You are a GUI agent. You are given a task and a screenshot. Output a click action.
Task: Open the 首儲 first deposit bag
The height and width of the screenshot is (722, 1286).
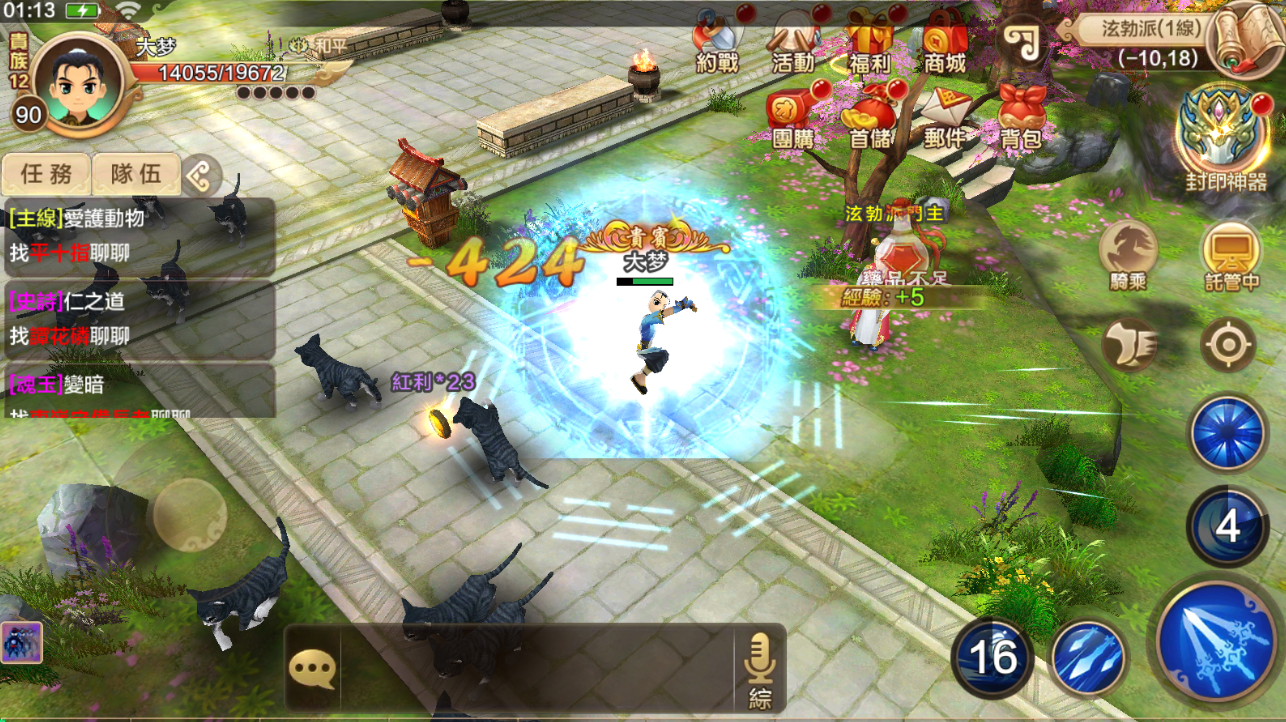pos(869,116)
